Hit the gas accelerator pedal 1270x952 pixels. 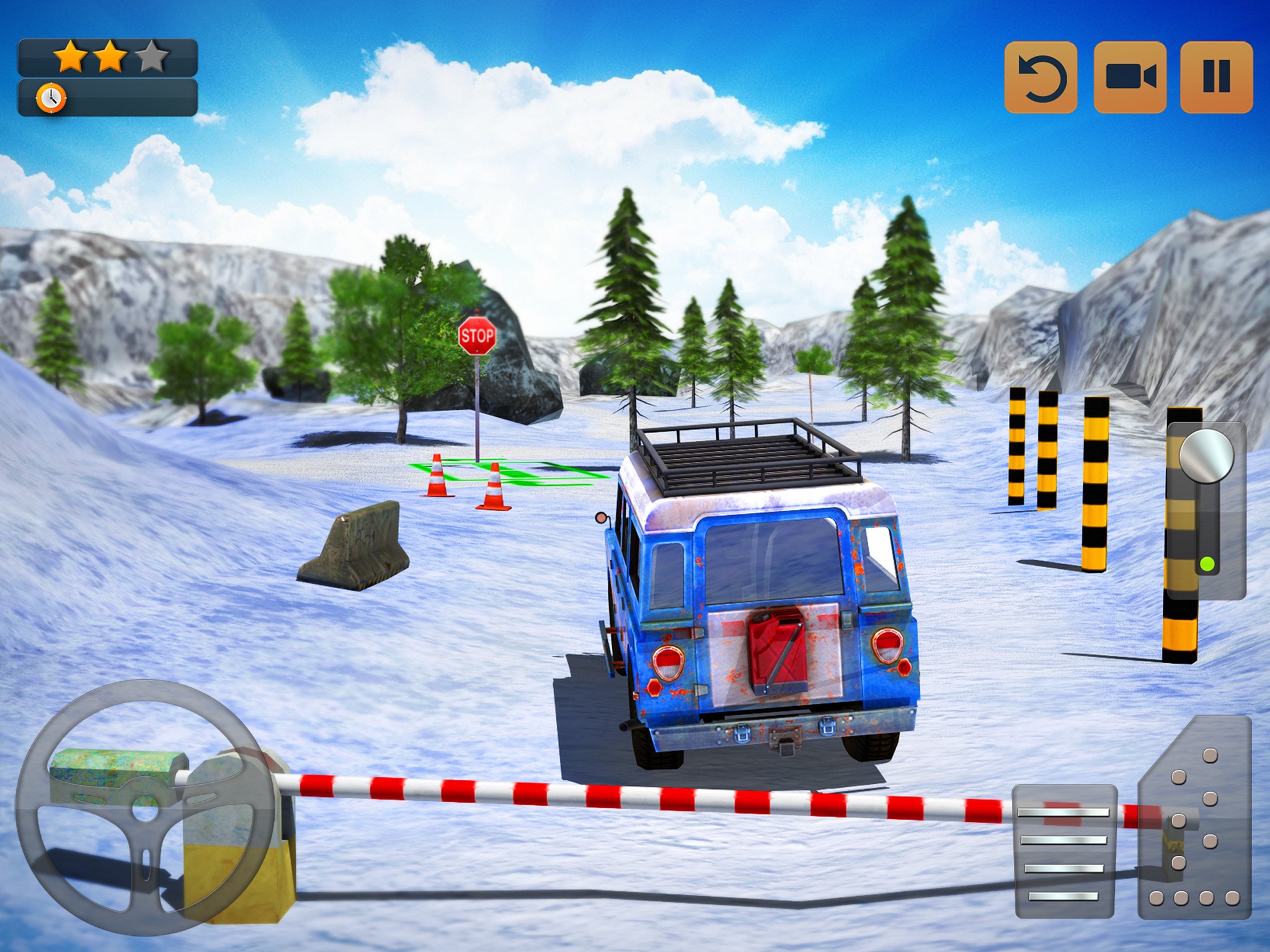coord(1196,819)
